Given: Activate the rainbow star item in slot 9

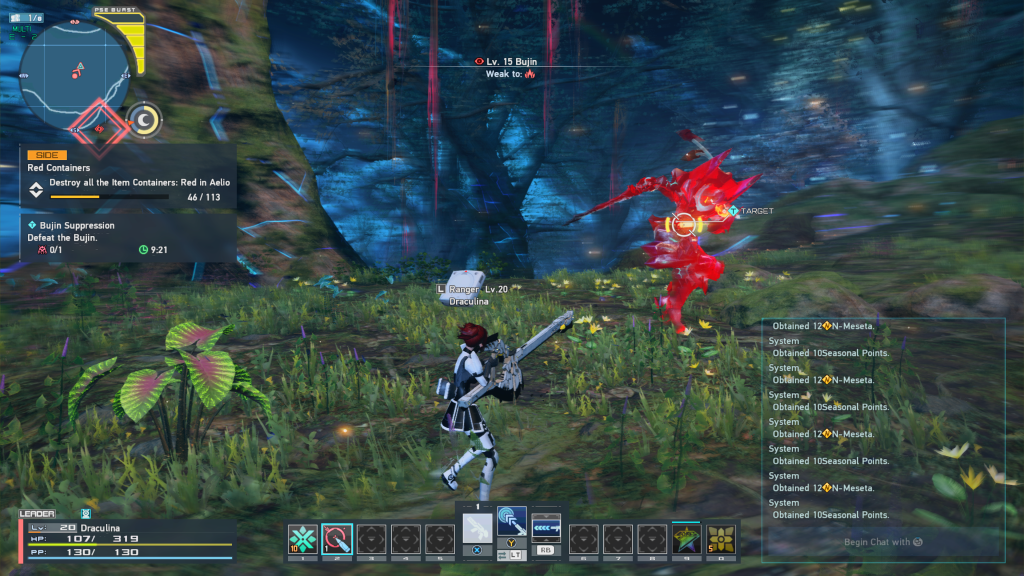Looking at the screenshot, I should (x=686, y=538).
